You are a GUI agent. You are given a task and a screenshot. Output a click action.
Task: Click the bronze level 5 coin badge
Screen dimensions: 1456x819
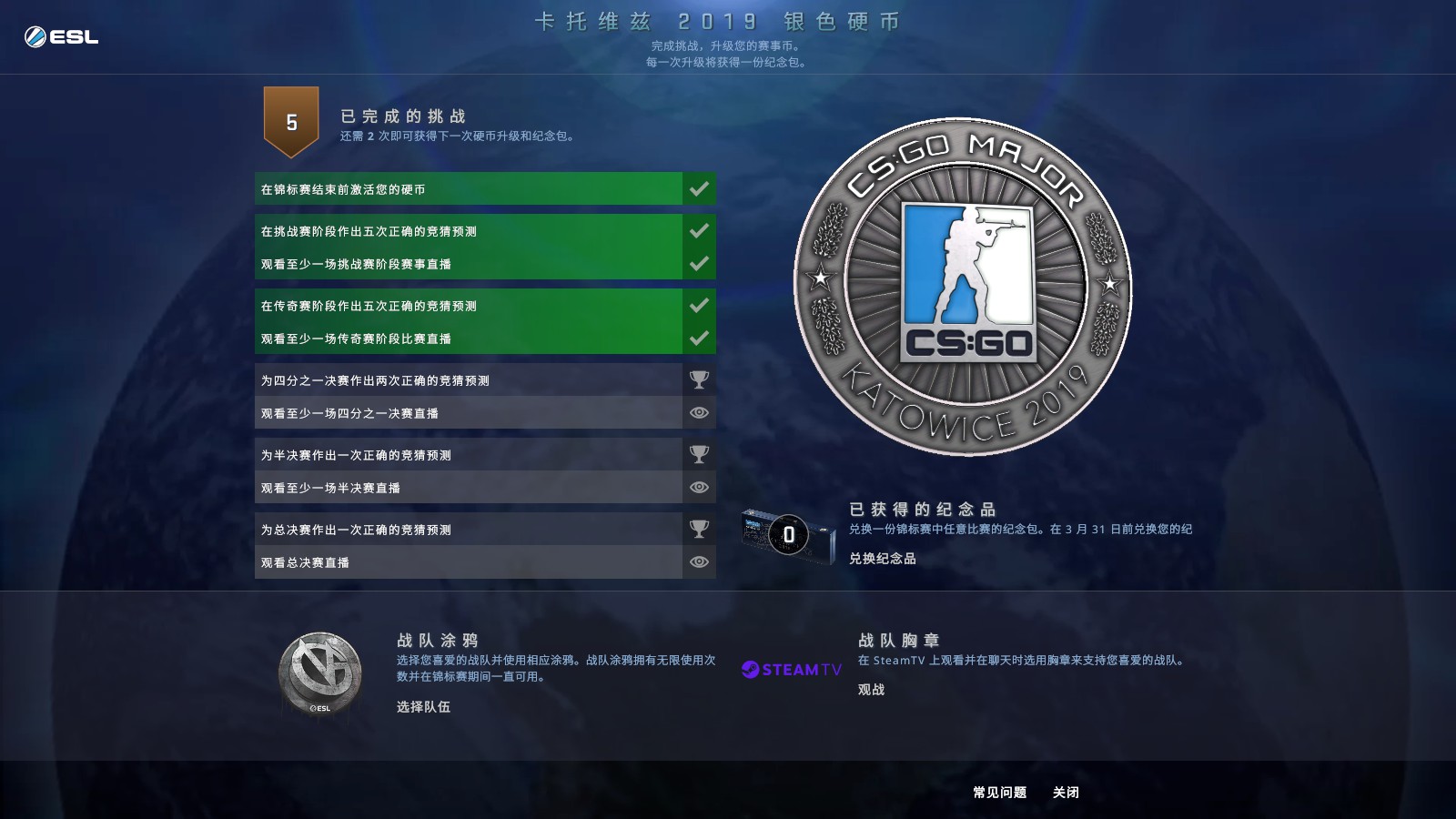click(291, 120)
